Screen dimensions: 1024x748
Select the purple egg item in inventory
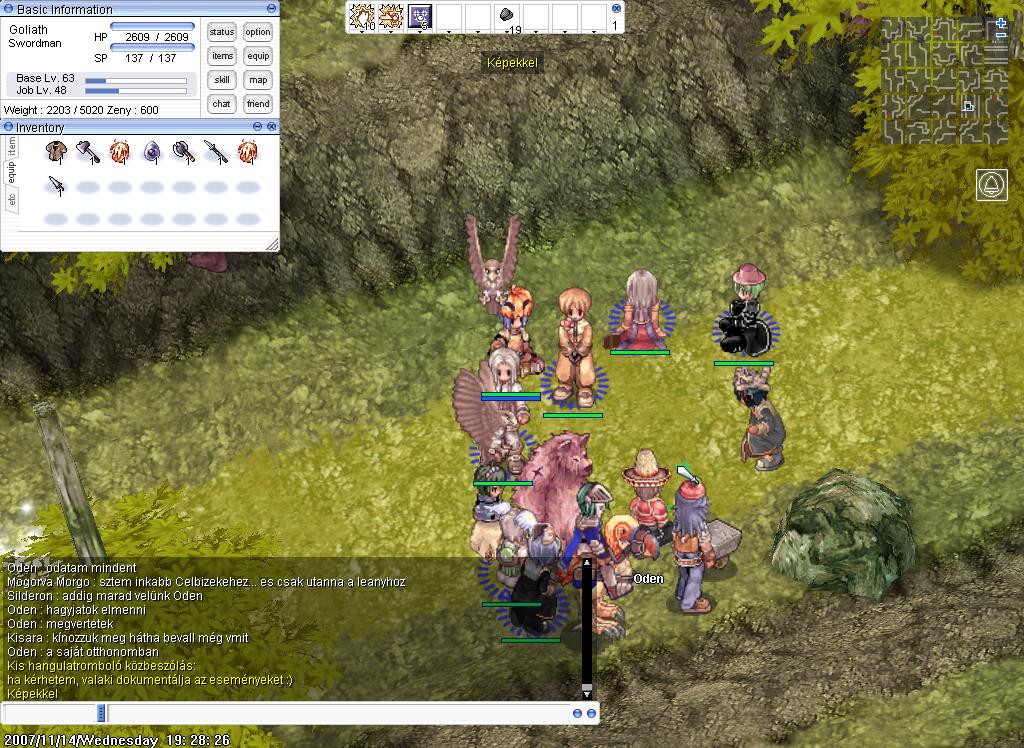152,151
